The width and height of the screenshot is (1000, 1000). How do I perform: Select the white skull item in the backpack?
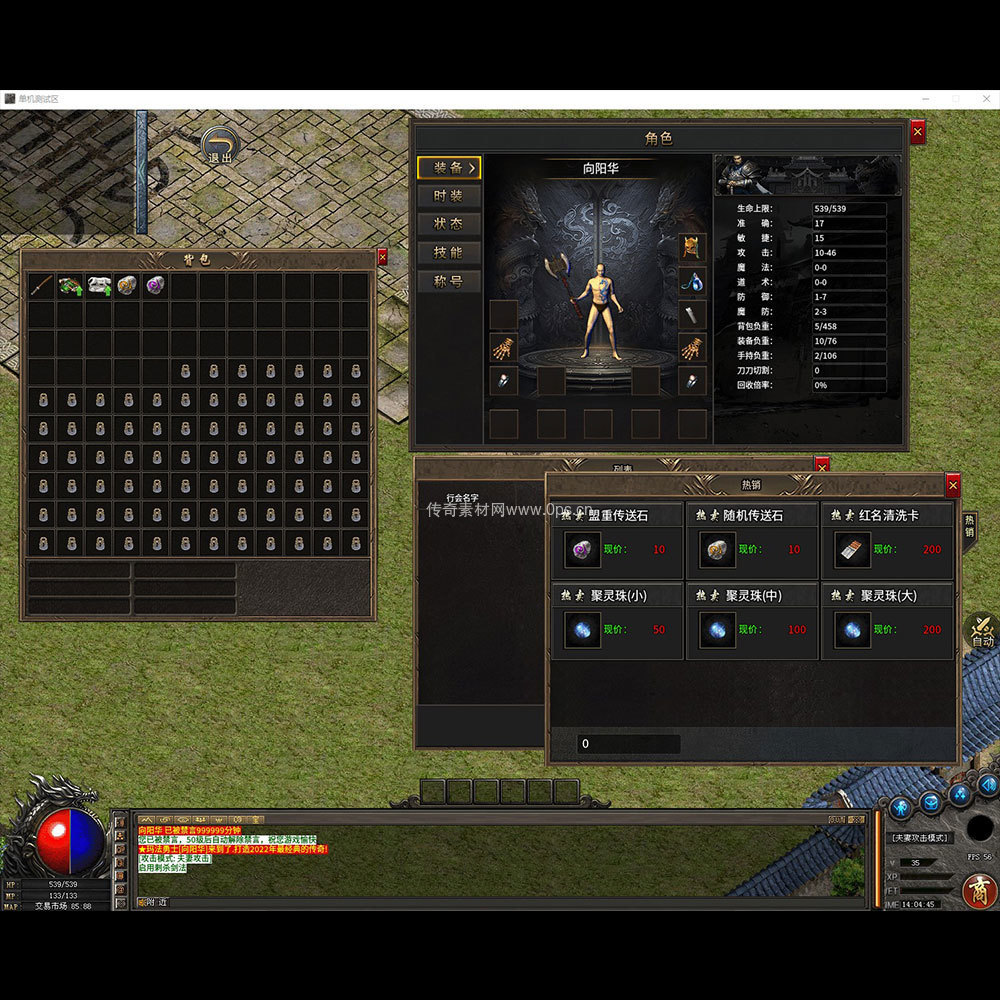98,286
